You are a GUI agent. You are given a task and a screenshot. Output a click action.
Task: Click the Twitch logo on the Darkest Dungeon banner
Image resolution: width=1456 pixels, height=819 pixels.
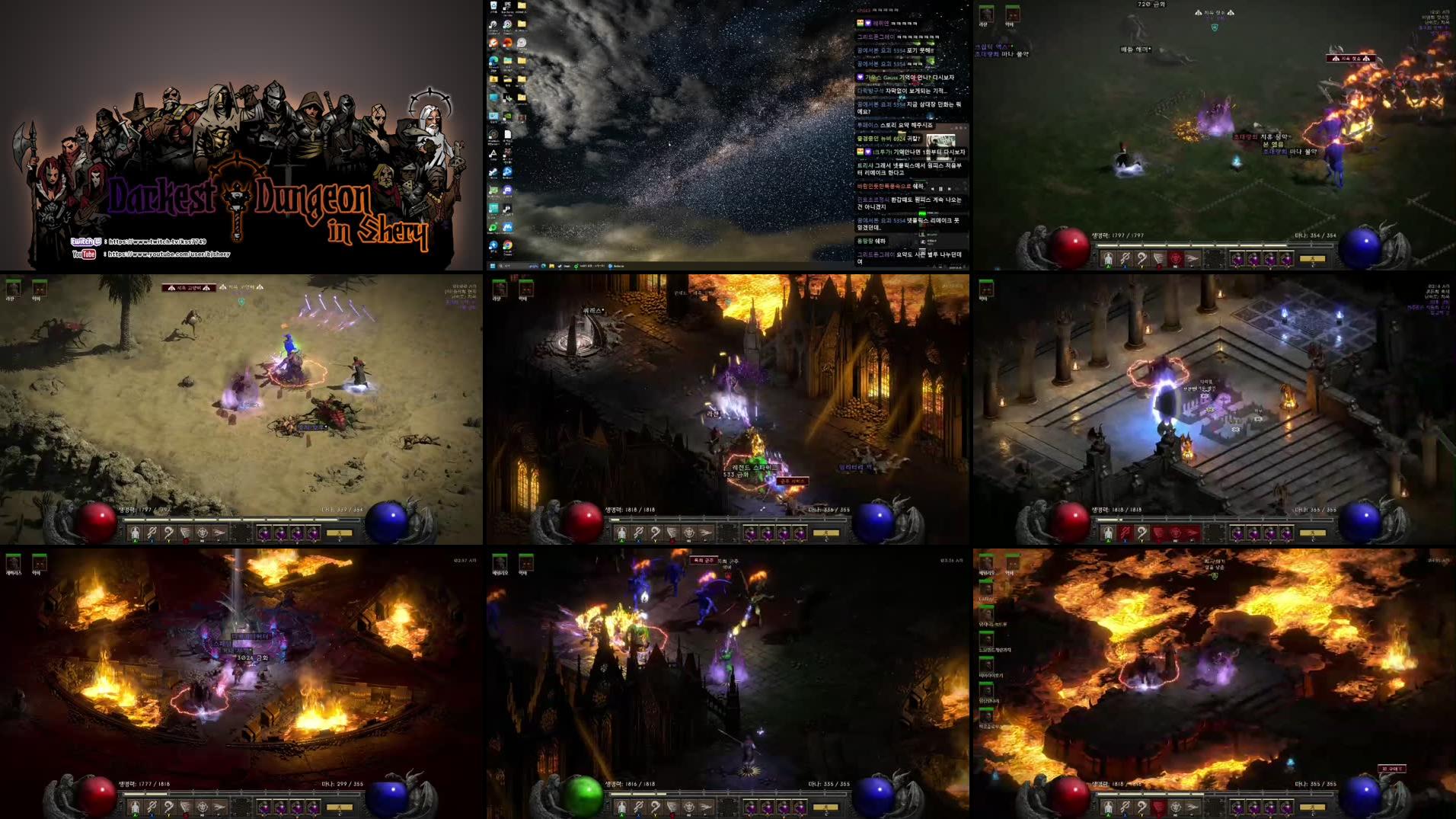tap(86, 242)
